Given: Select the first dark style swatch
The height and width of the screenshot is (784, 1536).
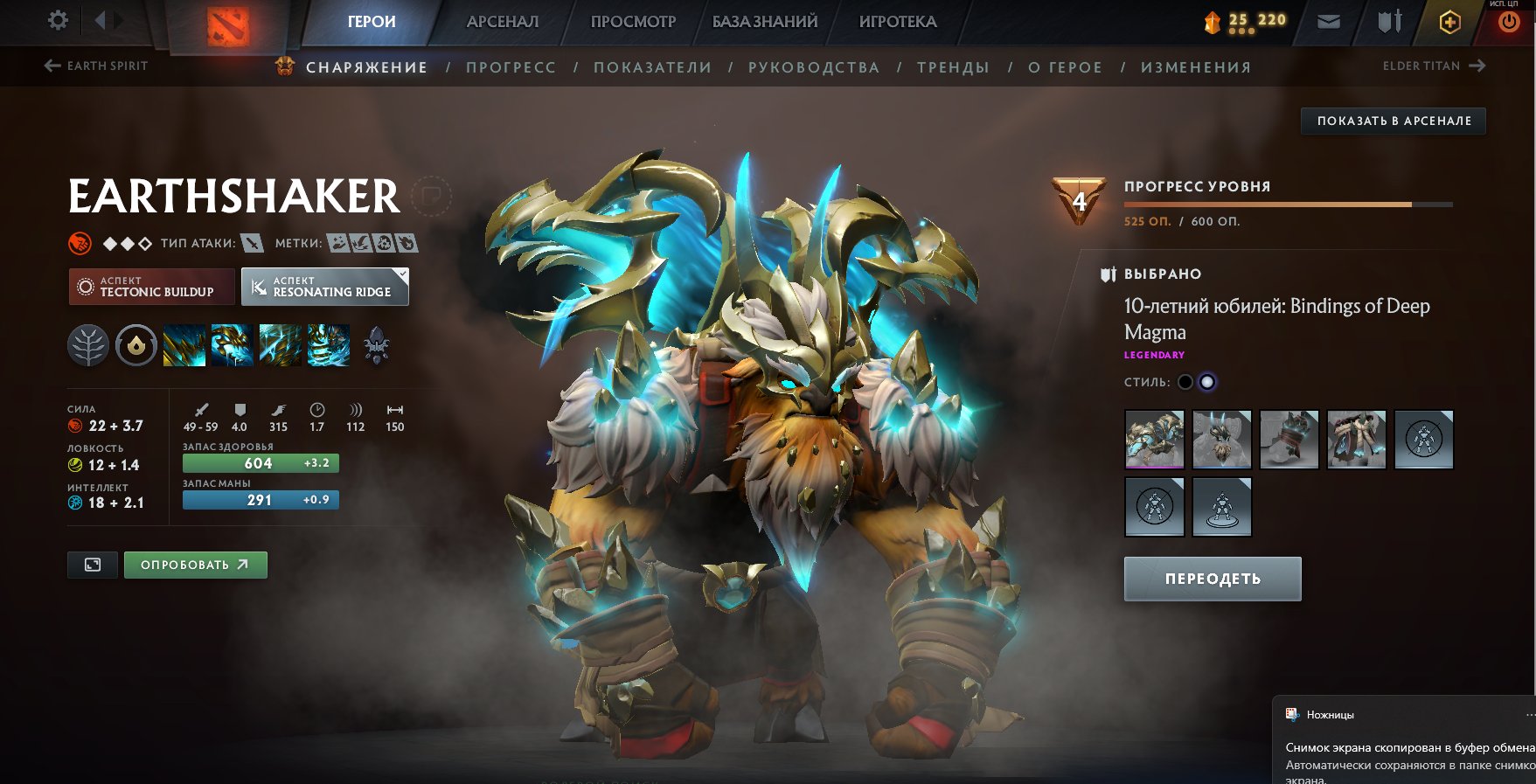Looking at the screenshot, I should pyautogui.click(x=1185, y=382).
